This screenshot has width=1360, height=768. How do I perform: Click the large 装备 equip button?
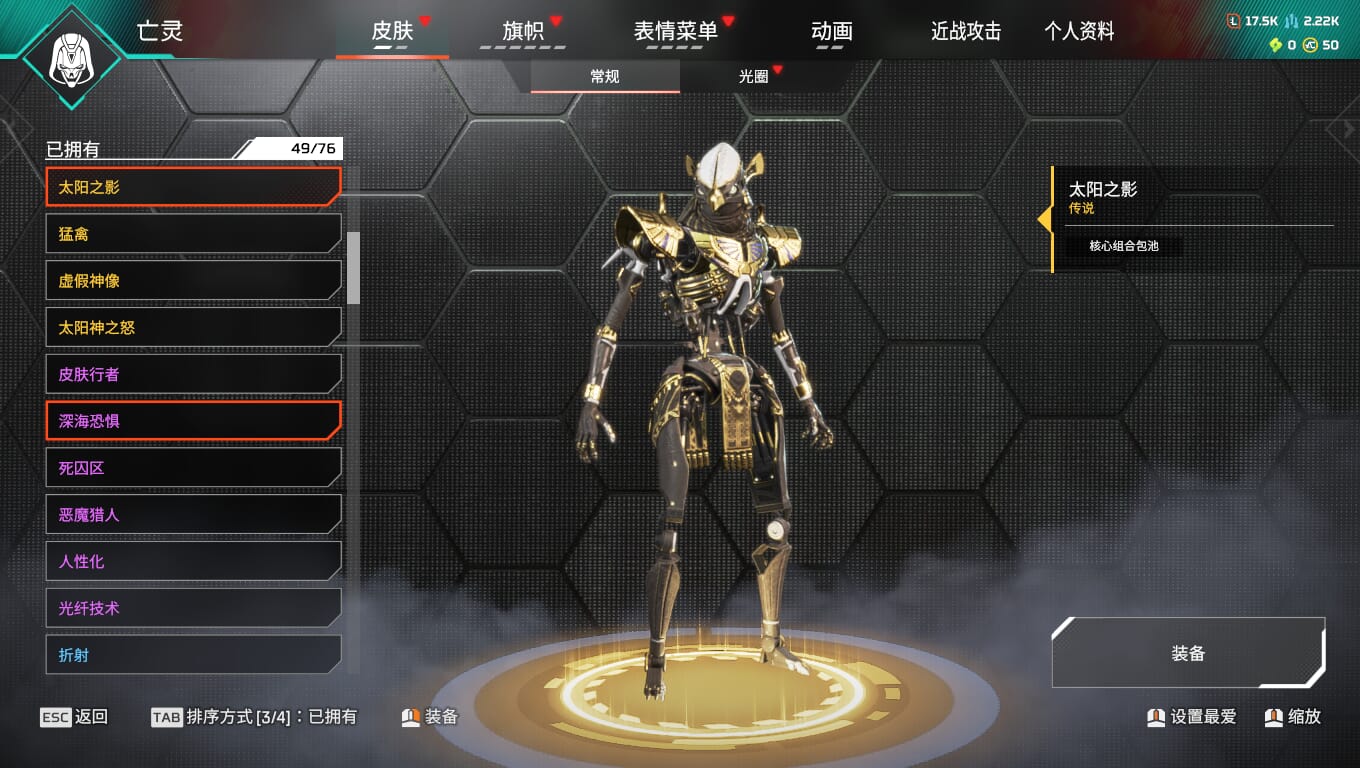1188,653
